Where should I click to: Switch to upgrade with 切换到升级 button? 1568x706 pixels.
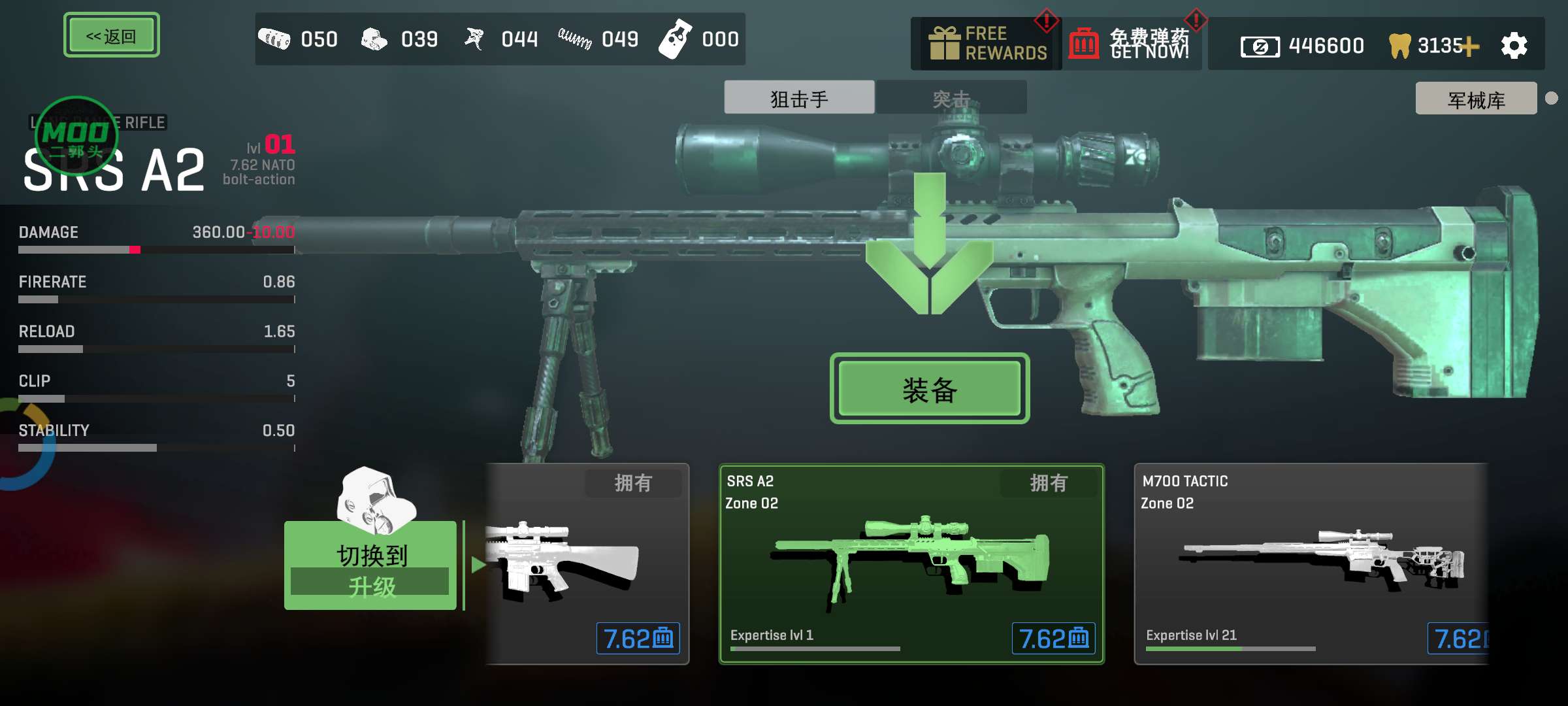point(370,566)
